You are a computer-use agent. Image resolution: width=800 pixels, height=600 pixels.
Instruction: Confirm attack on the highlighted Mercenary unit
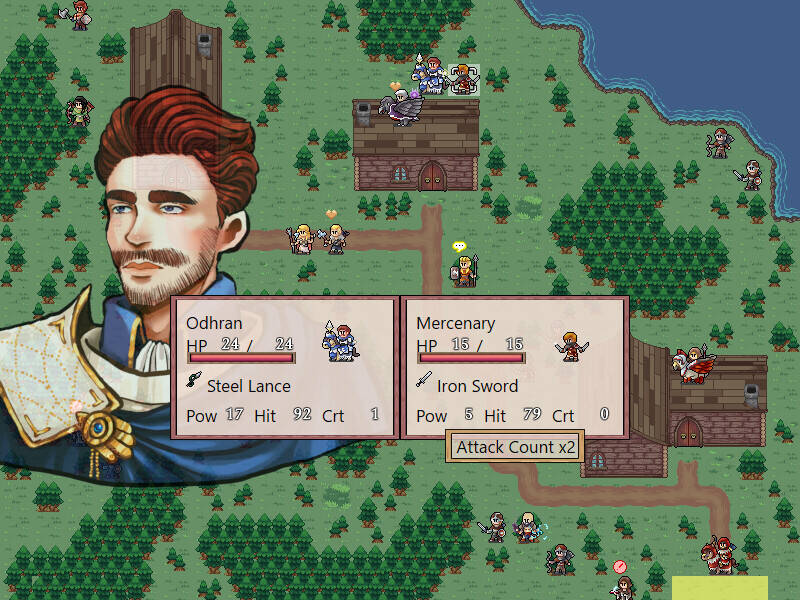[x=463, y=80]
